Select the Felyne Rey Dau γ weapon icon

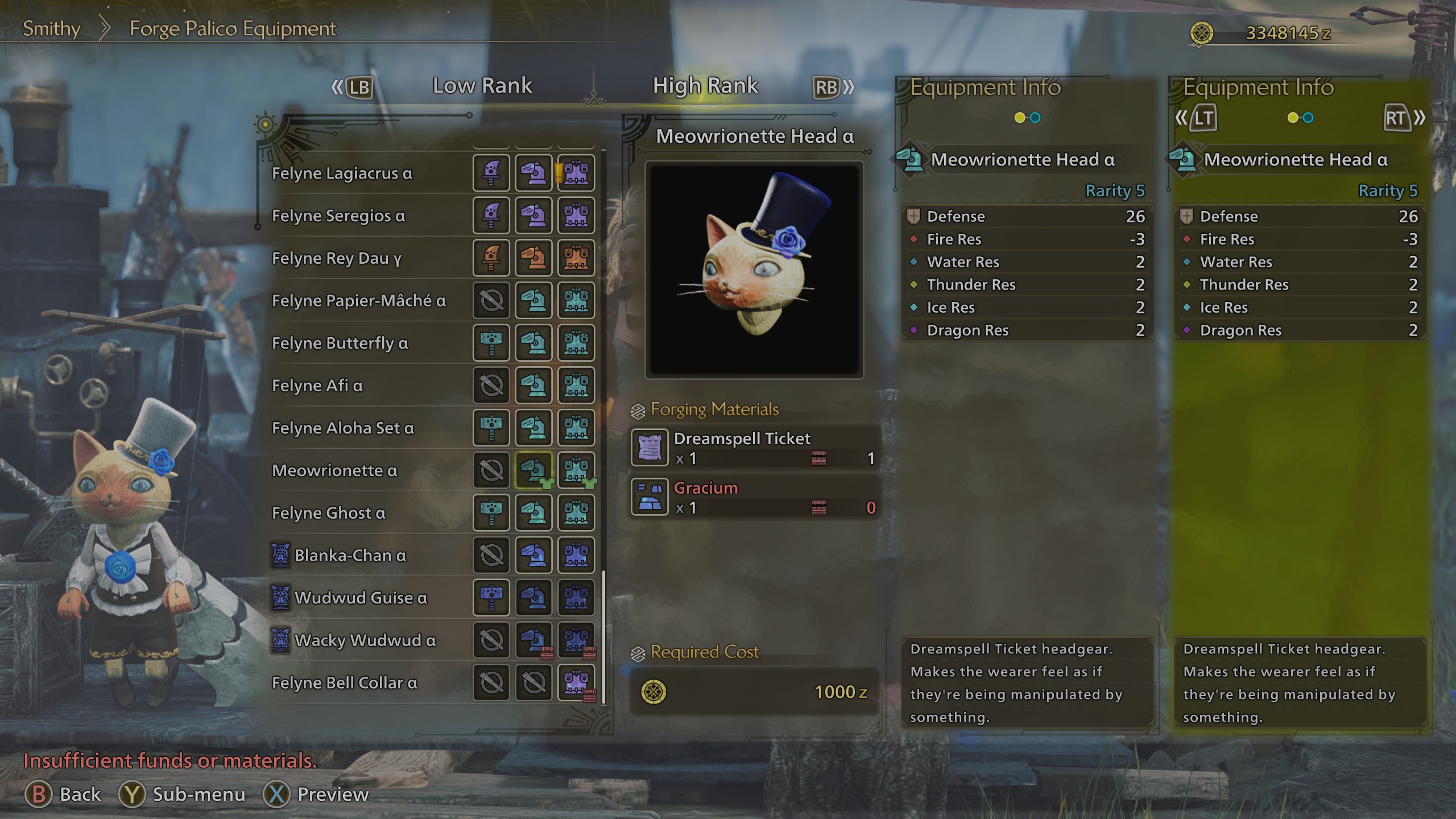(491, 258)
